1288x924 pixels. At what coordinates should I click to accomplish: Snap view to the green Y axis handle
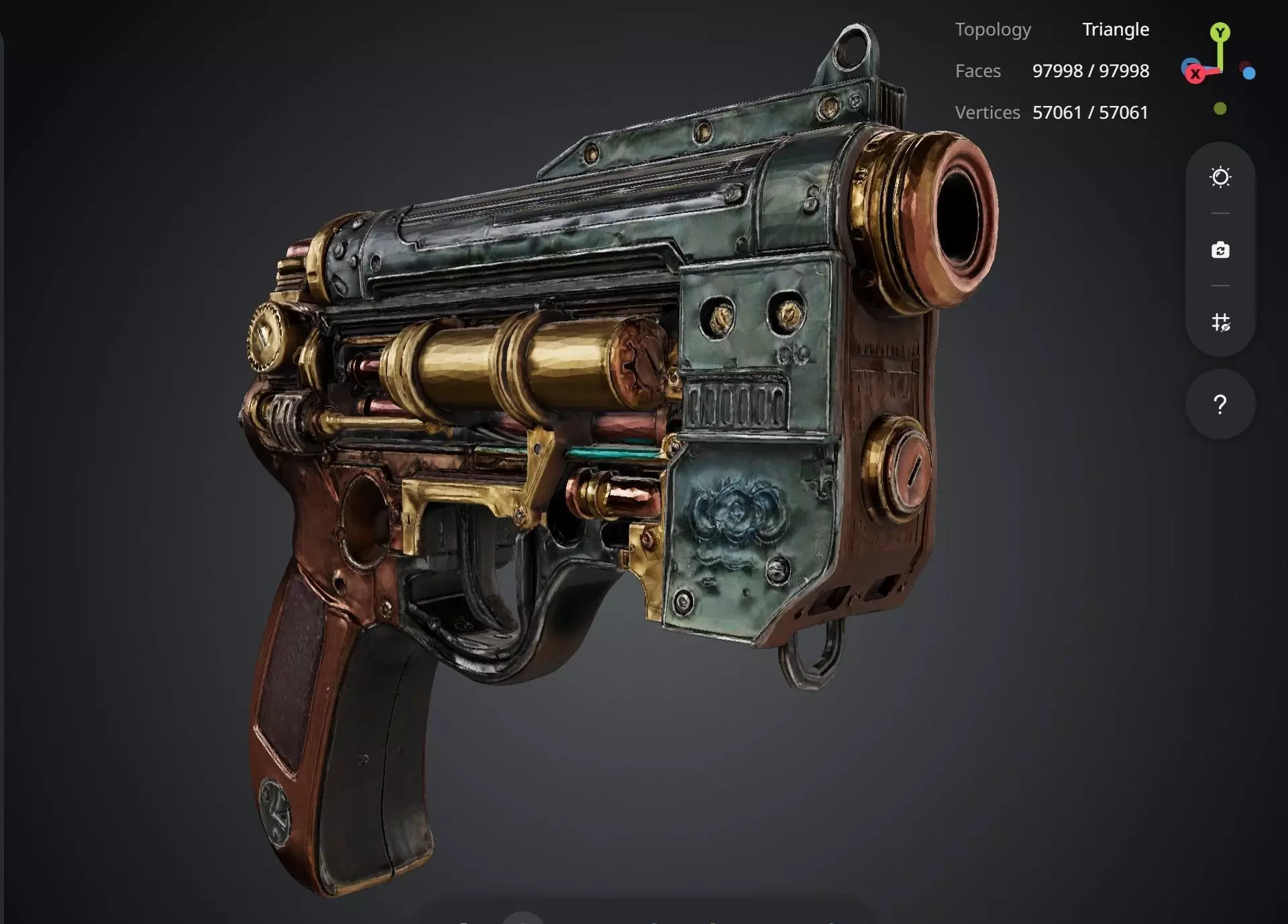(x=1220, y=32)
